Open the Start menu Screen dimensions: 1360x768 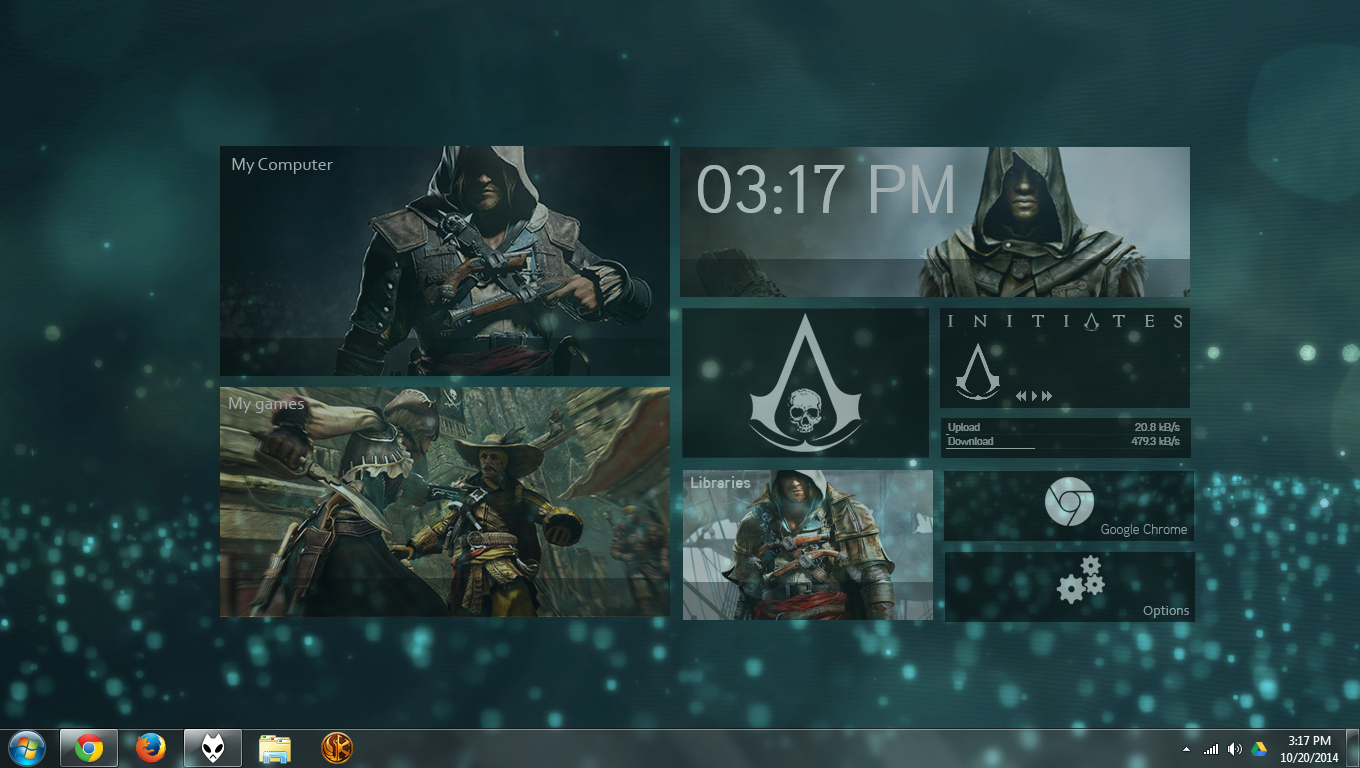point(24,747)
